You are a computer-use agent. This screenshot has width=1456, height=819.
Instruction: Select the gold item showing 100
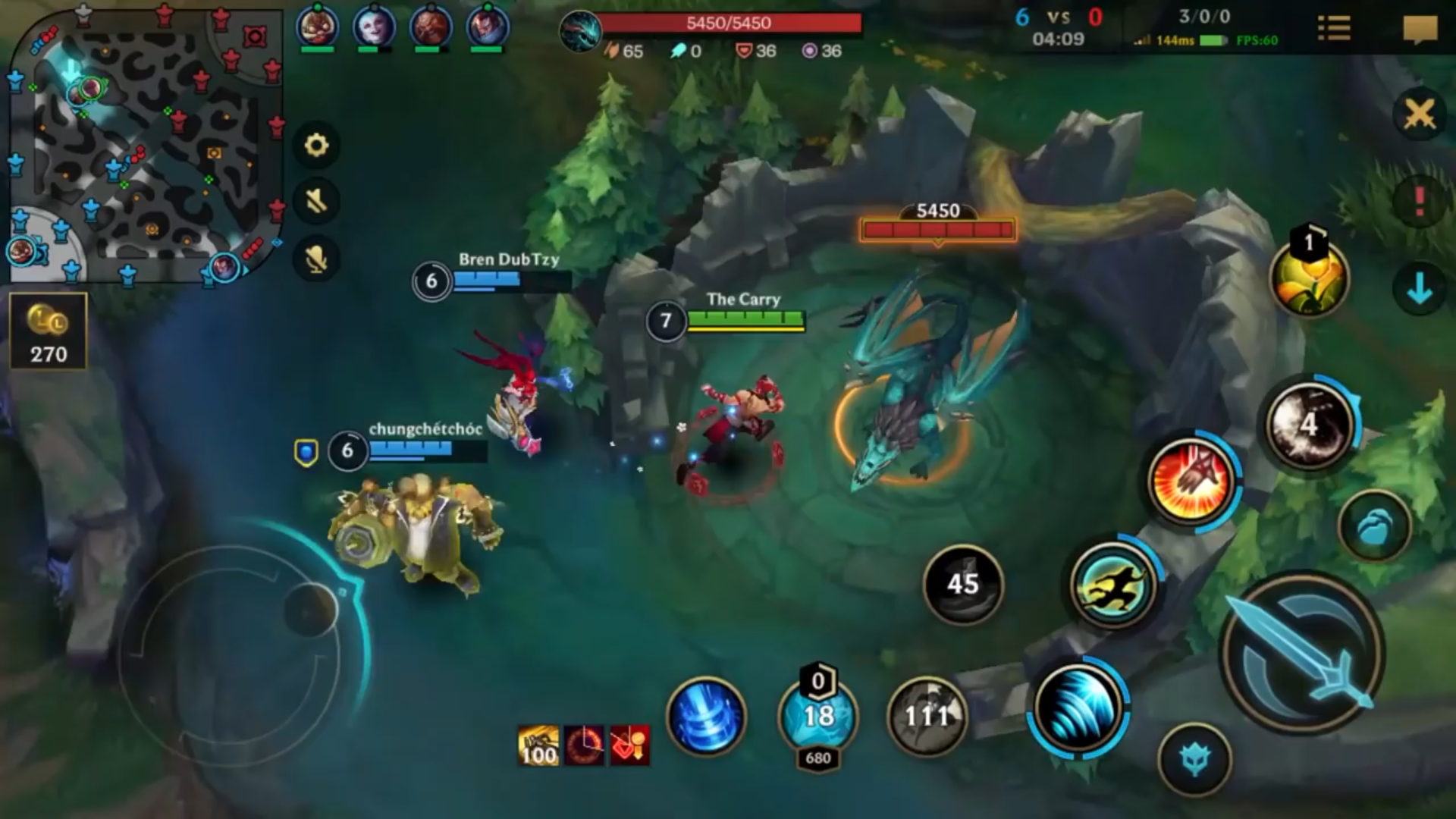click(538, 745)
